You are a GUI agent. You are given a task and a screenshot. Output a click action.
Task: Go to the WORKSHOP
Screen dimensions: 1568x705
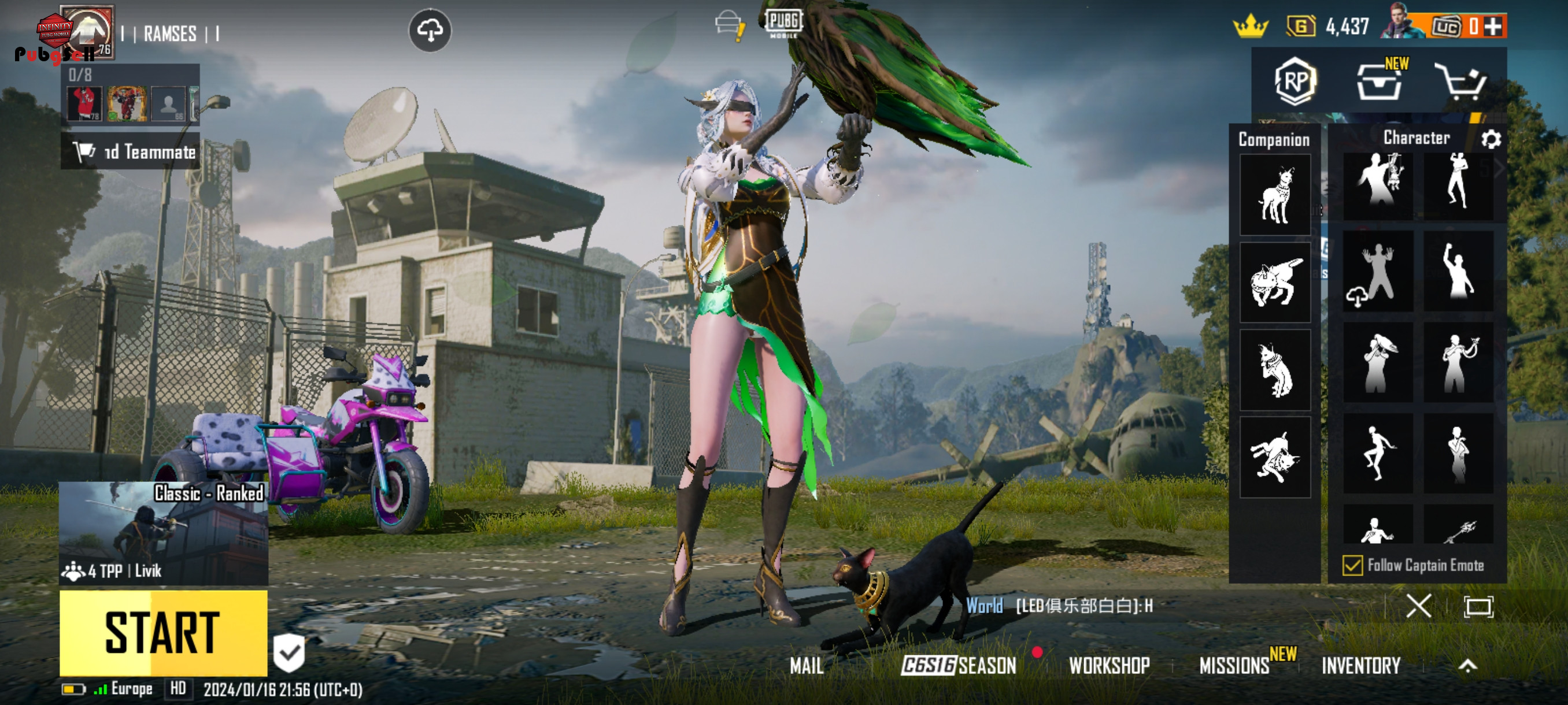1109,666
